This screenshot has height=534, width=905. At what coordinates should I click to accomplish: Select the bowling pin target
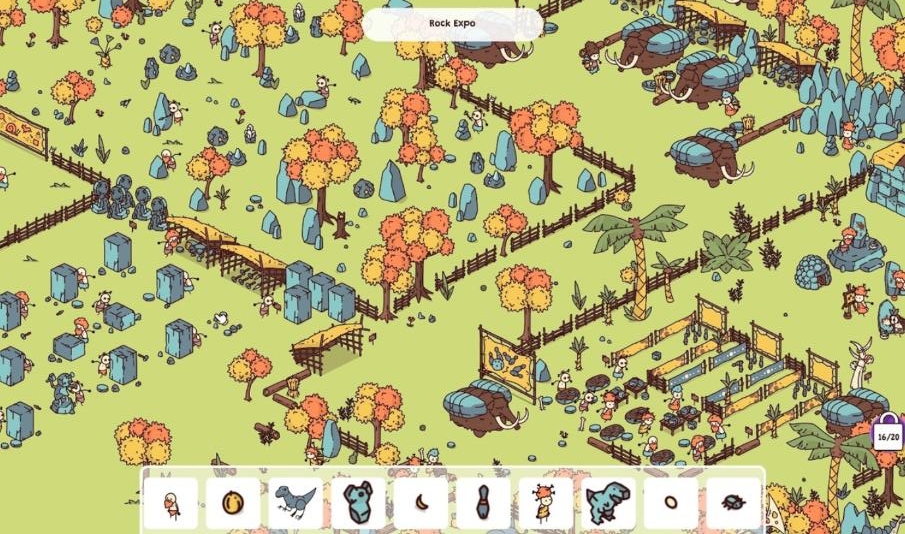click(x=483, y=502)
